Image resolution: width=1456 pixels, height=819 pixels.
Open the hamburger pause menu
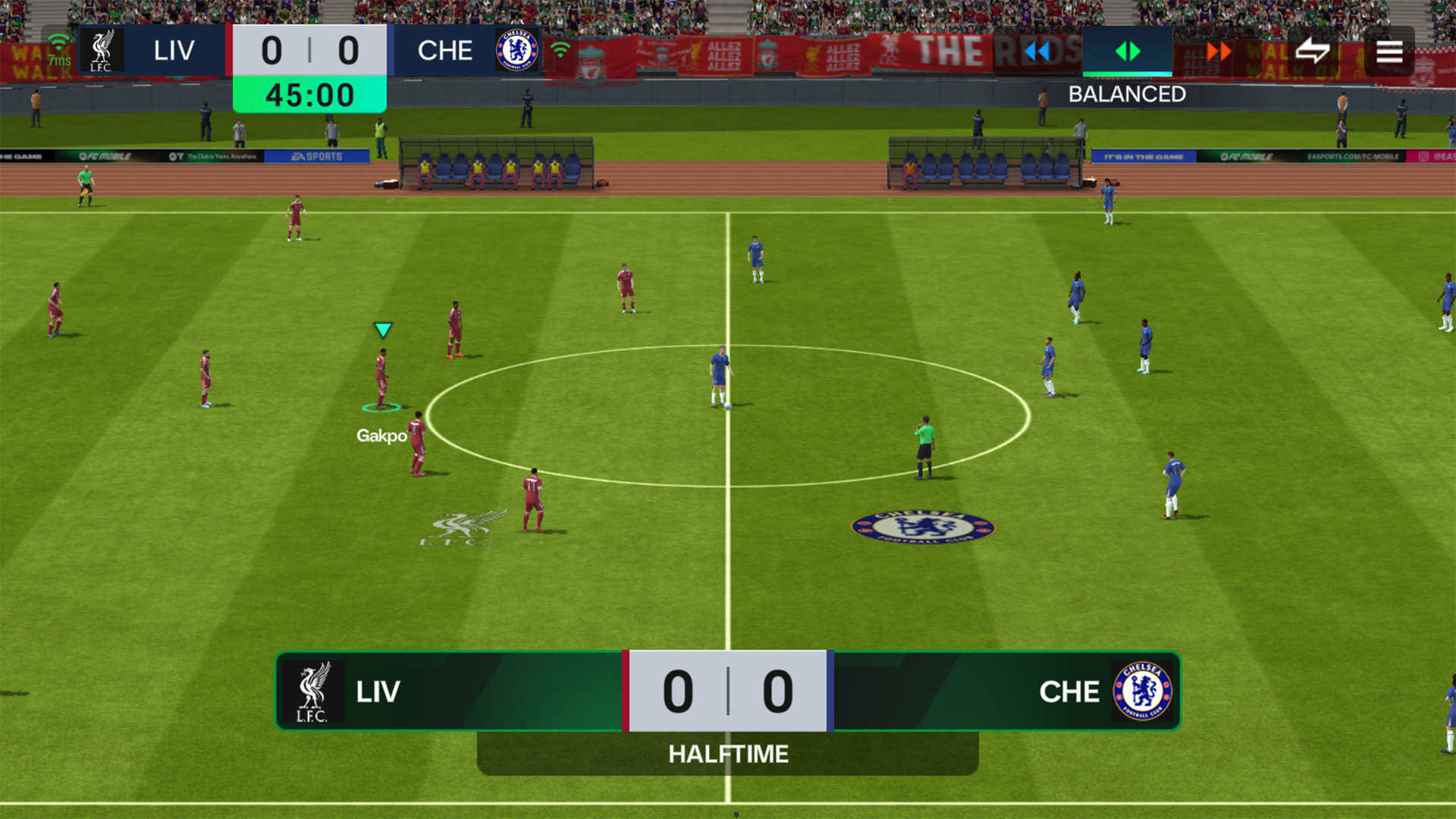coord(1389,51)
